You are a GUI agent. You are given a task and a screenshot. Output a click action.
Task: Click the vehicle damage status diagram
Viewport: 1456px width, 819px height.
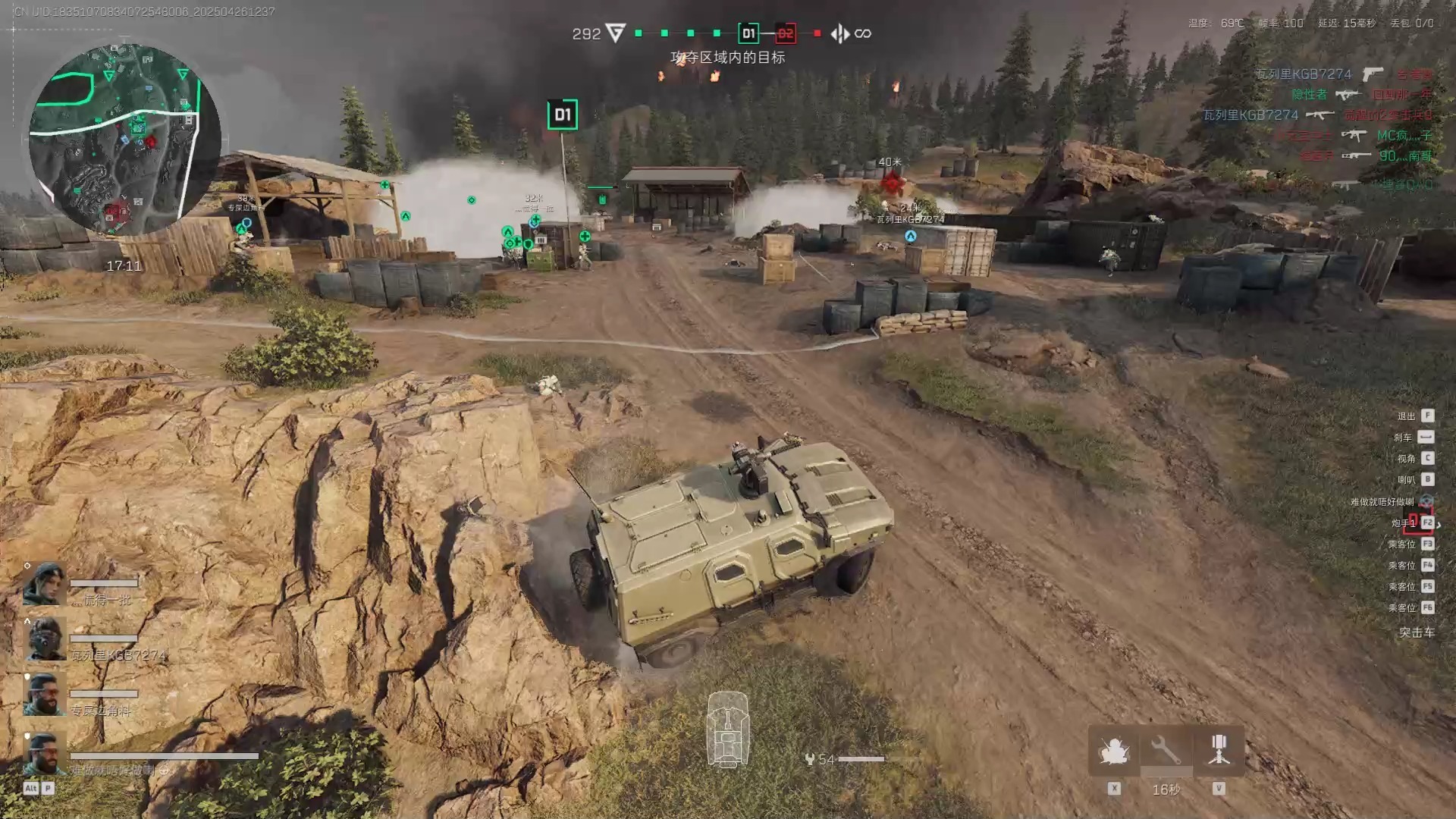click(x=728, y=730)
